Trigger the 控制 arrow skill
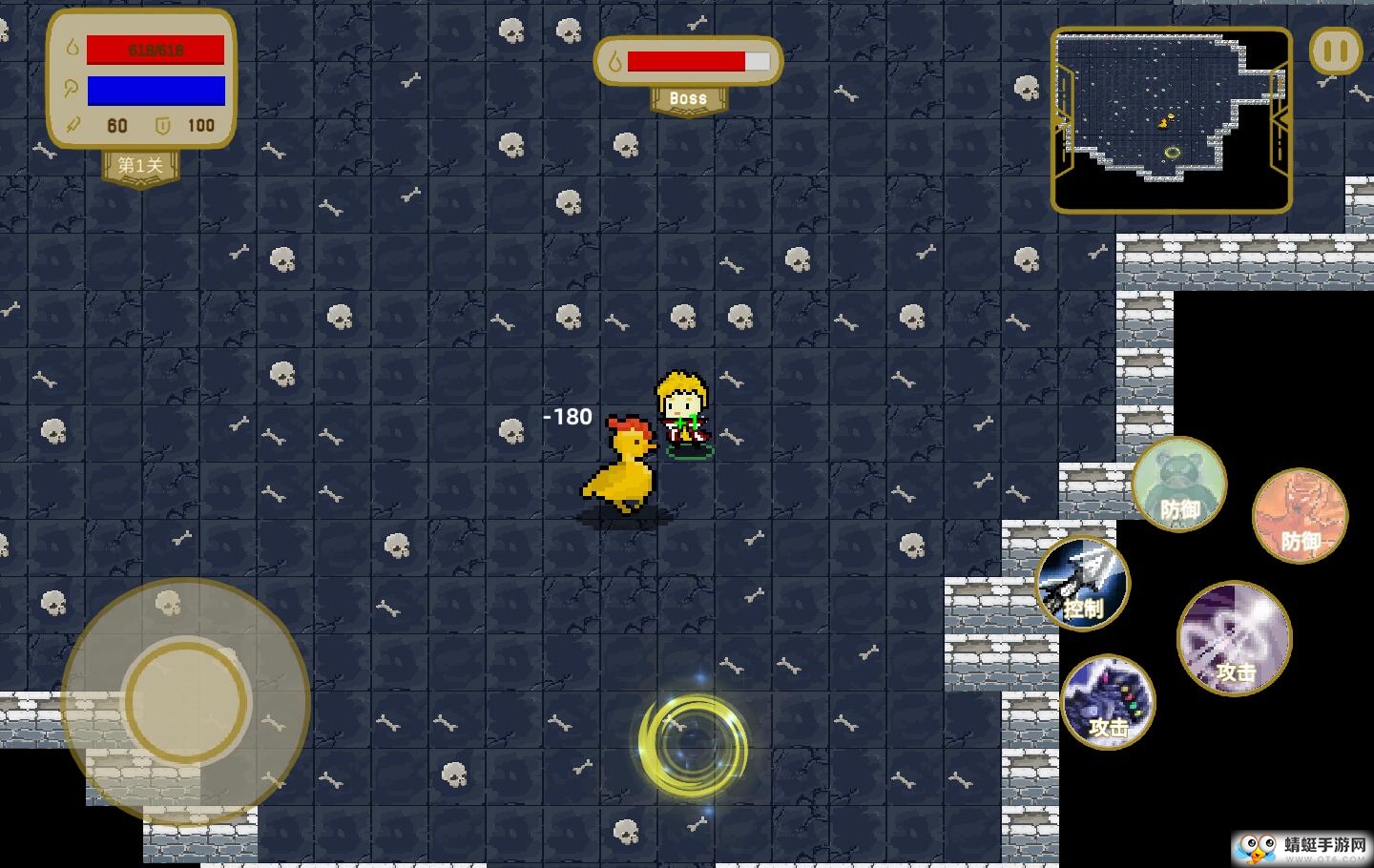This screenshot has height=868, width=1374. pos(1083,583)
